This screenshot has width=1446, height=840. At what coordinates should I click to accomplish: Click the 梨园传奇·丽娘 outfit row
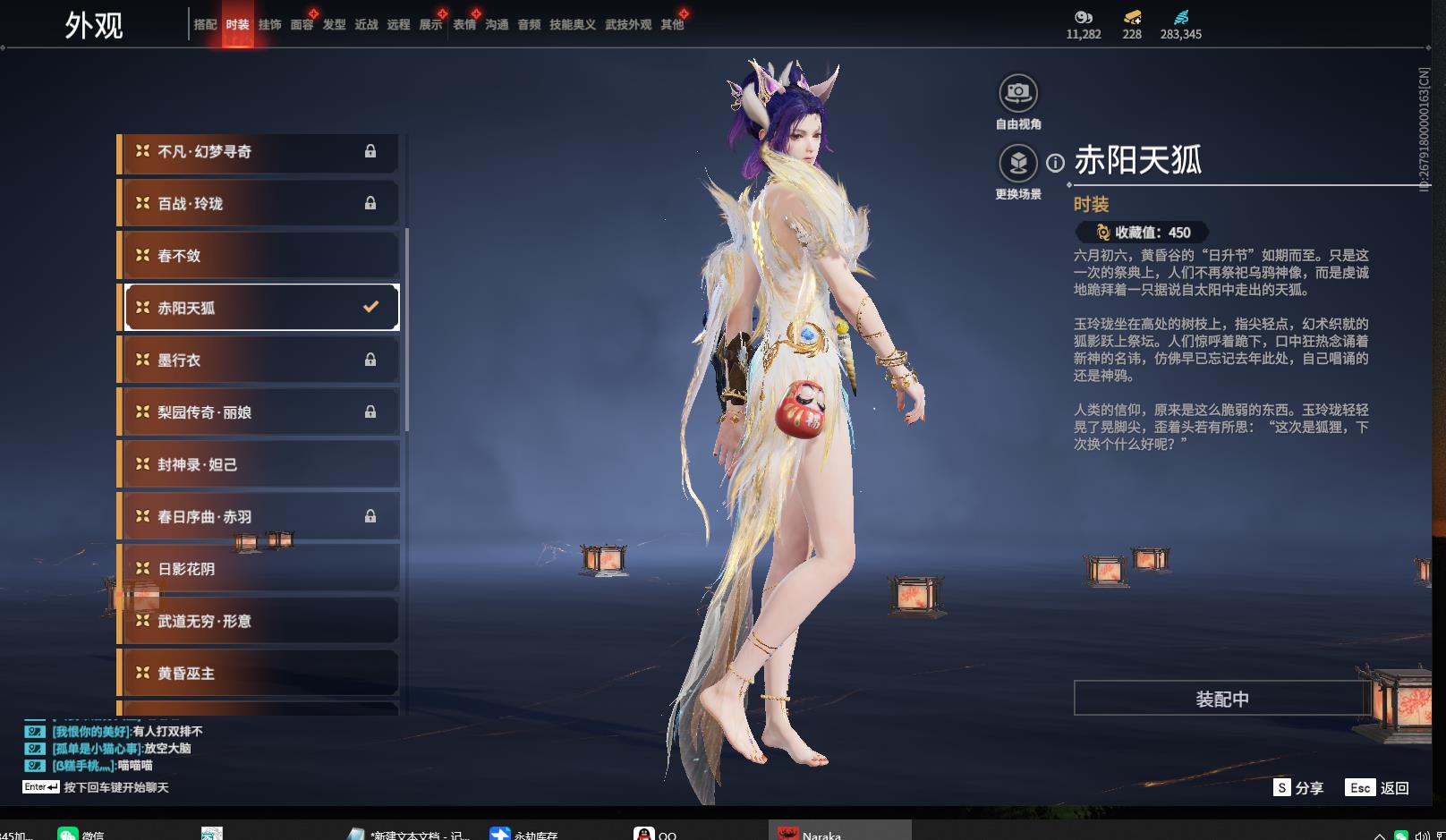click(259, 412)
